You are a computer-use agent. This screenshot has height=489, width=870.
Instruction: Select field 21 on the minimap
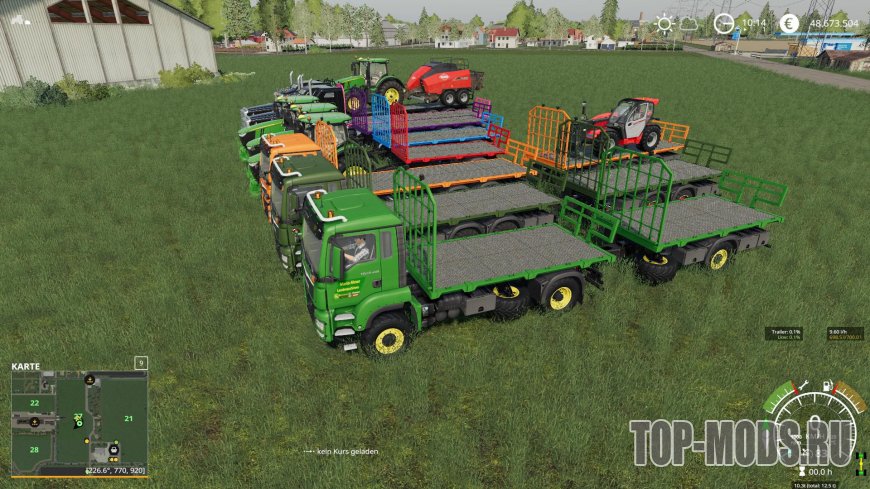pyautogui.click(x=128, y=418)
